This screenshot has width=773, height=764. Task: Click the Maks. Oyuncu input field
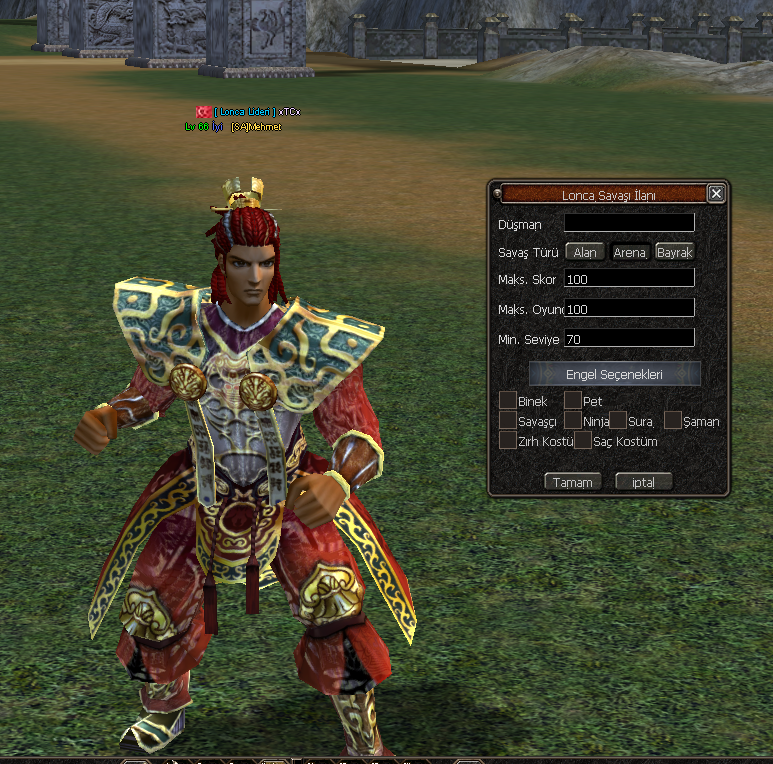[x=629, y=309]
